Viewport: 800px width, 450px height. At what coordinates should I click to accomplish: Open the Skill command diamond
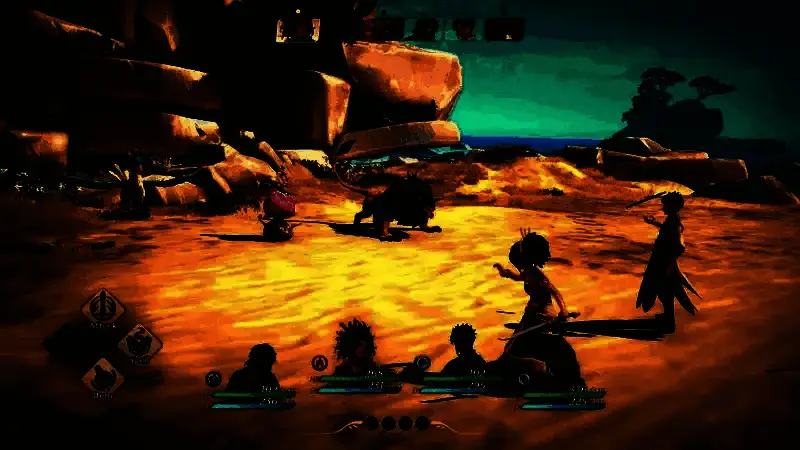point(140,342)
